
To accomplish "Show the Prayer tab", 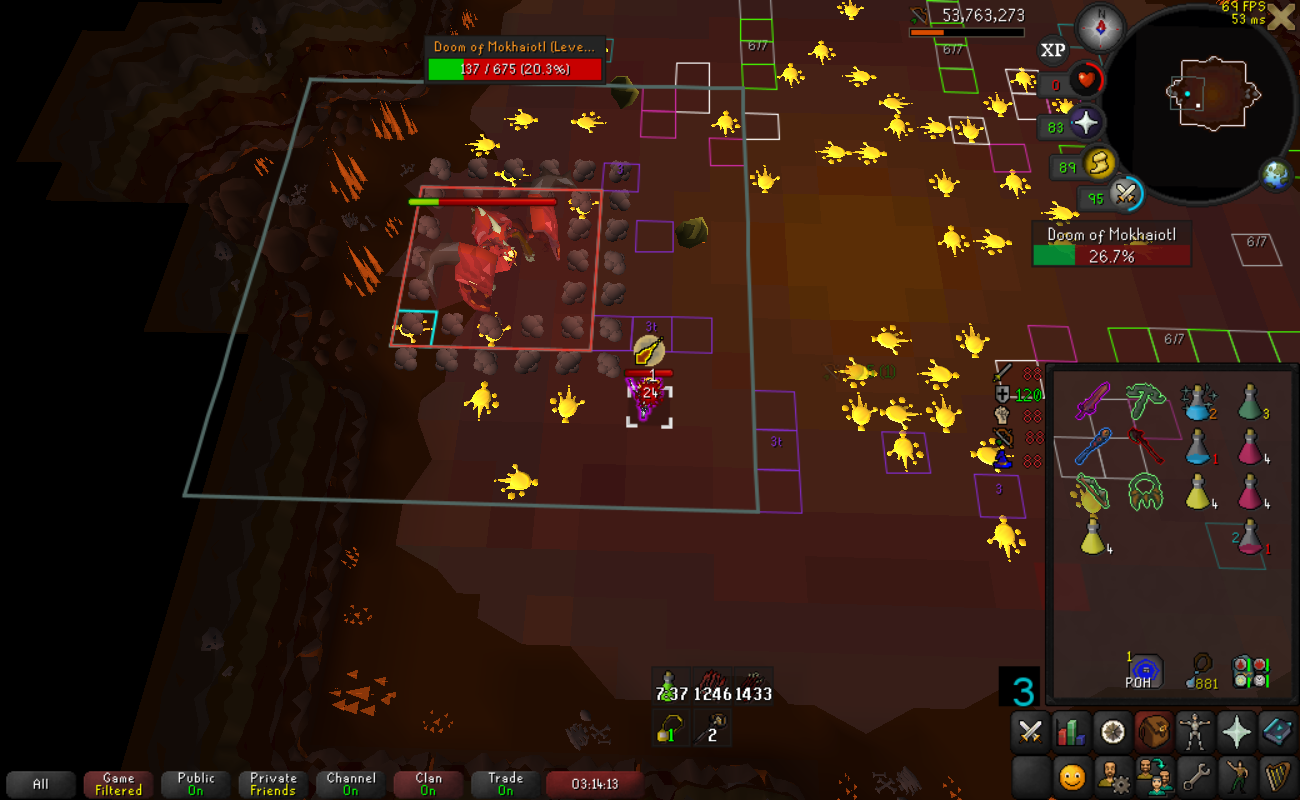I will [x=1237, y=733].
